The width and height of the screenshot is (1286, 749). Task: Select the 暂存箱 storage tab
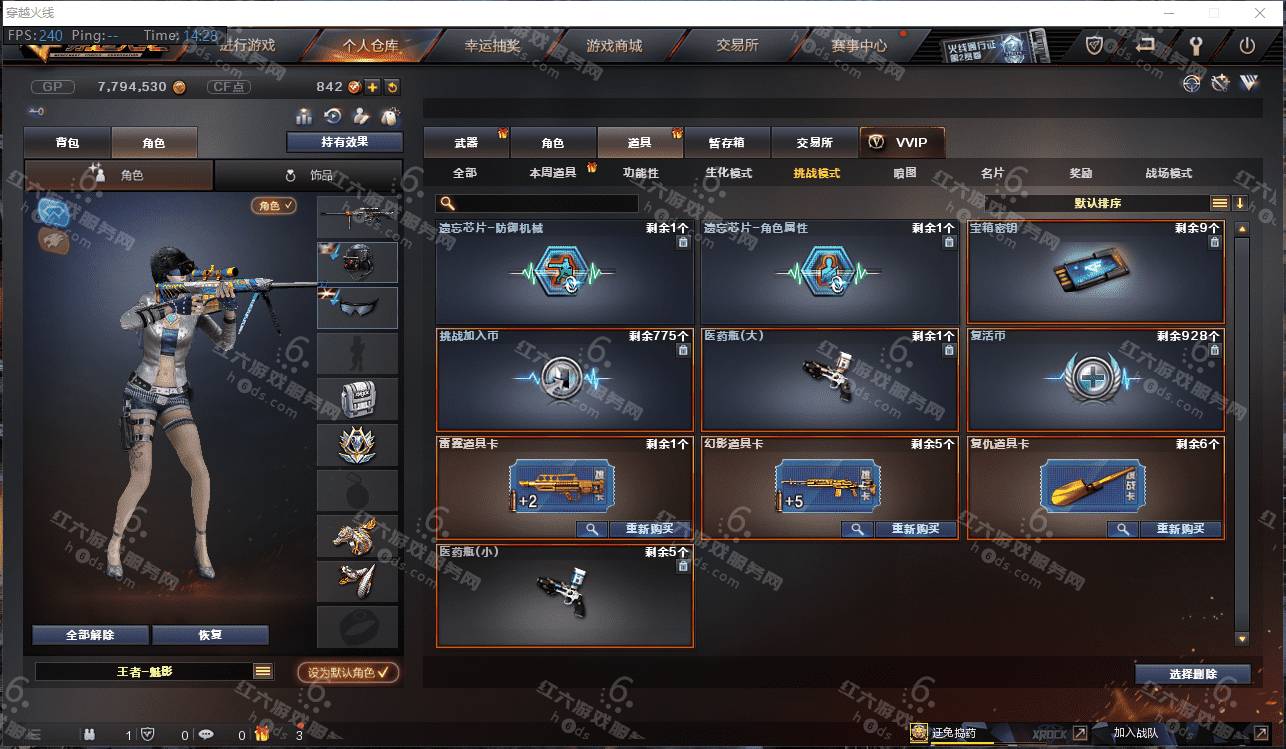[x=726, y=143]
